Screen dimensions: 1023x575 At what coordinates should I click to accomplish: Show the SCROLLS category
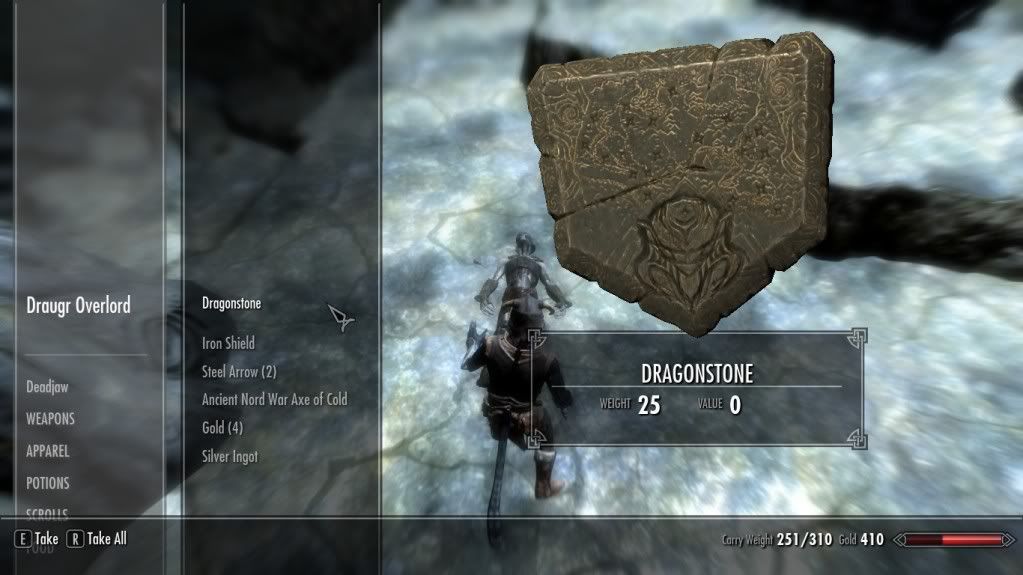click(x=47, y=513)
